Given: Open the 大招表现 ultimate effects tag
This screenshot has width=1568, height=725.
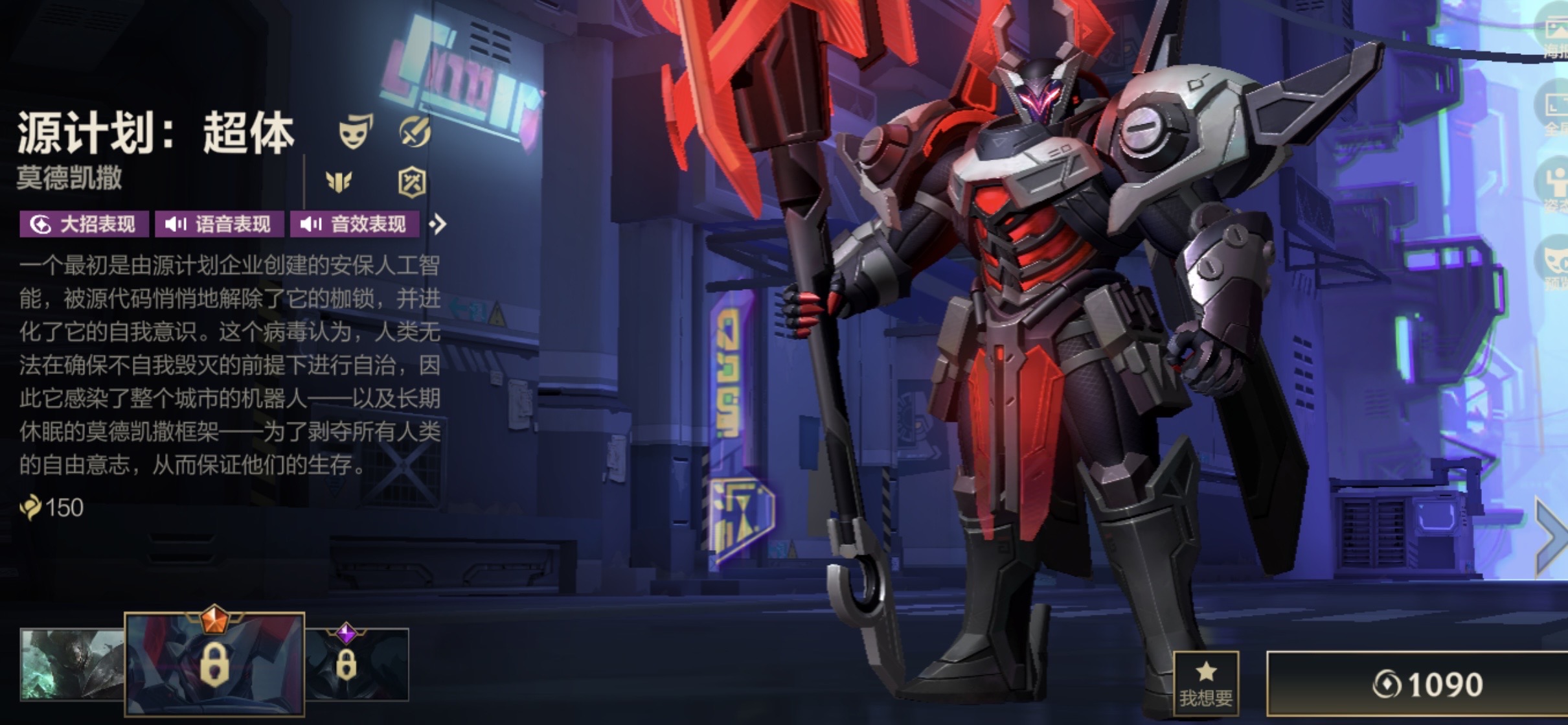Looking at the screenshot, I should pyautogui.click(x=84, y=224).
